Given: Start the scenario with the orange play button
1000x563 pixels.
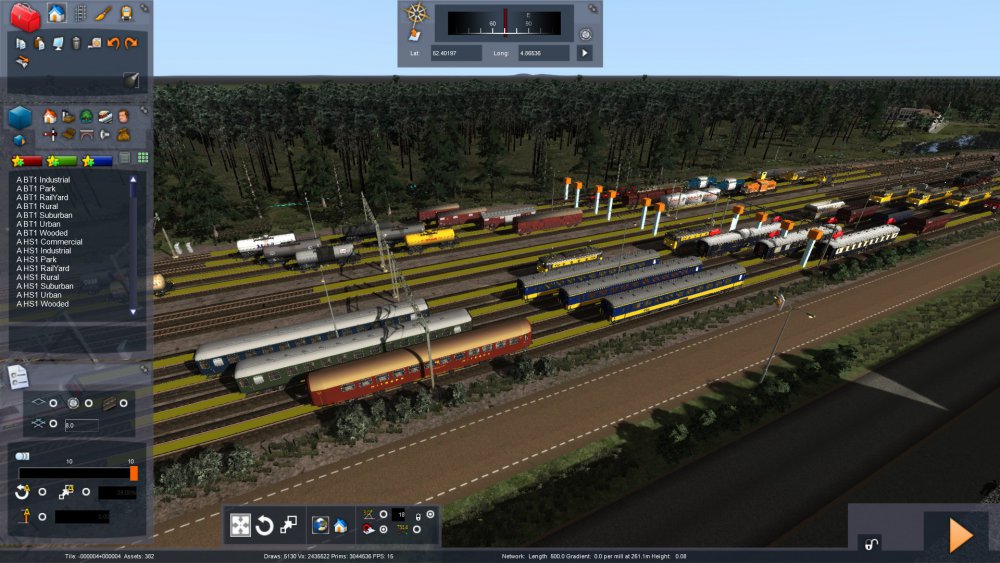Looking at the screenshot, I should point(960,536).
